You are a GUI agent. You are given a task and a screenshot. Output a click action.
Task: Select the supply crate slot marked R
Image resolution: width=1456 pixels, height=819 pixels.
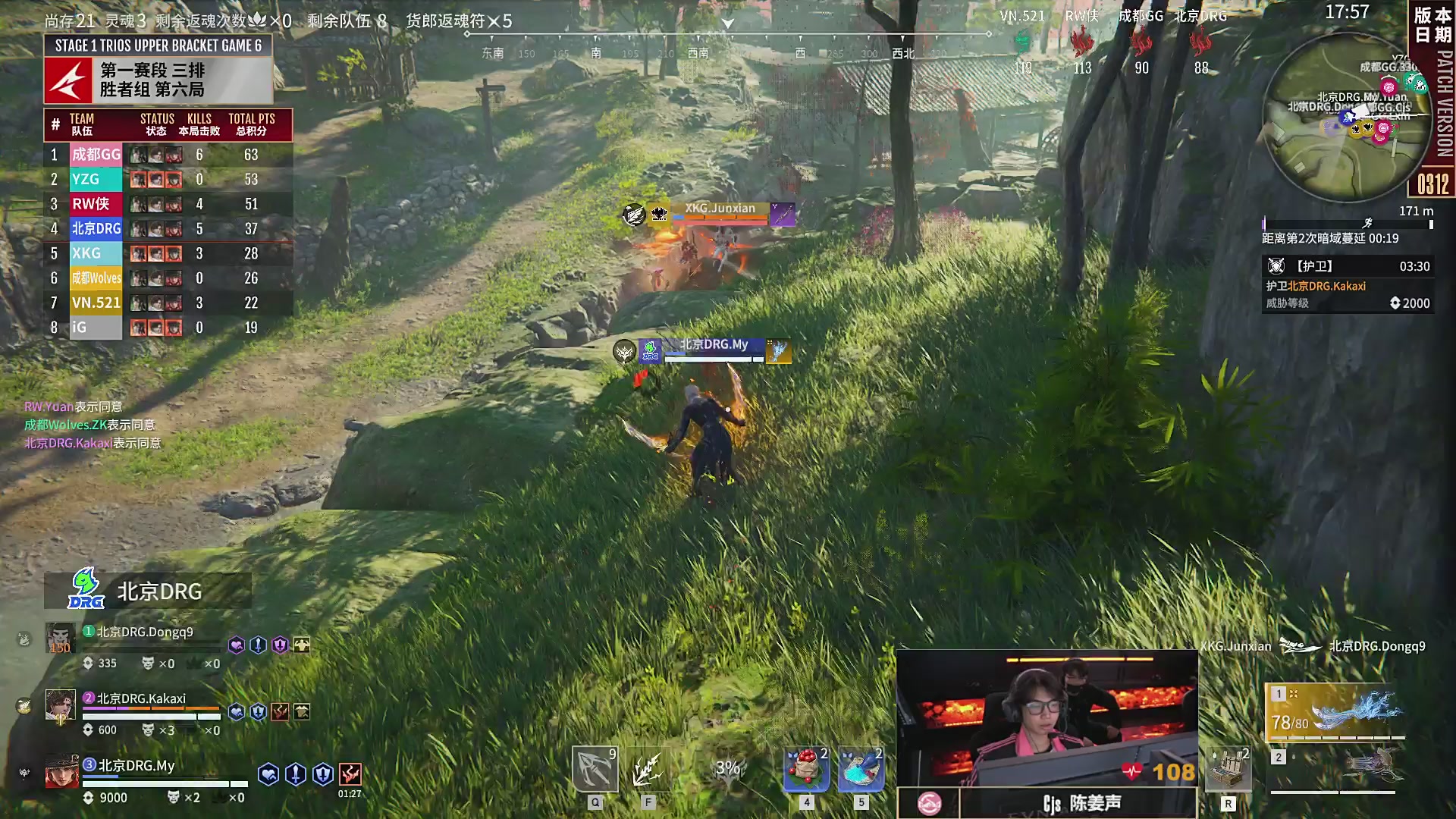(x=1228, y=770)
